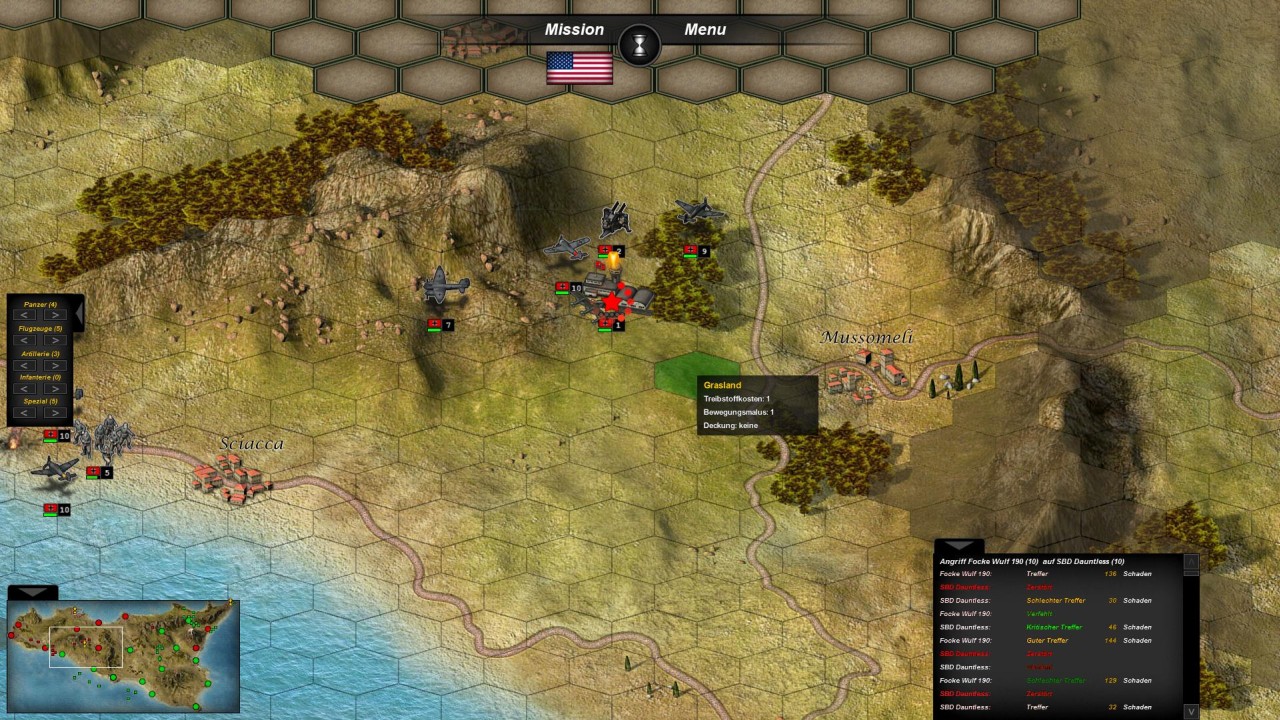Click combat log scroll up arrow
The width and height of the screenshot is (1280, 720).
[x=1191, y=562]
